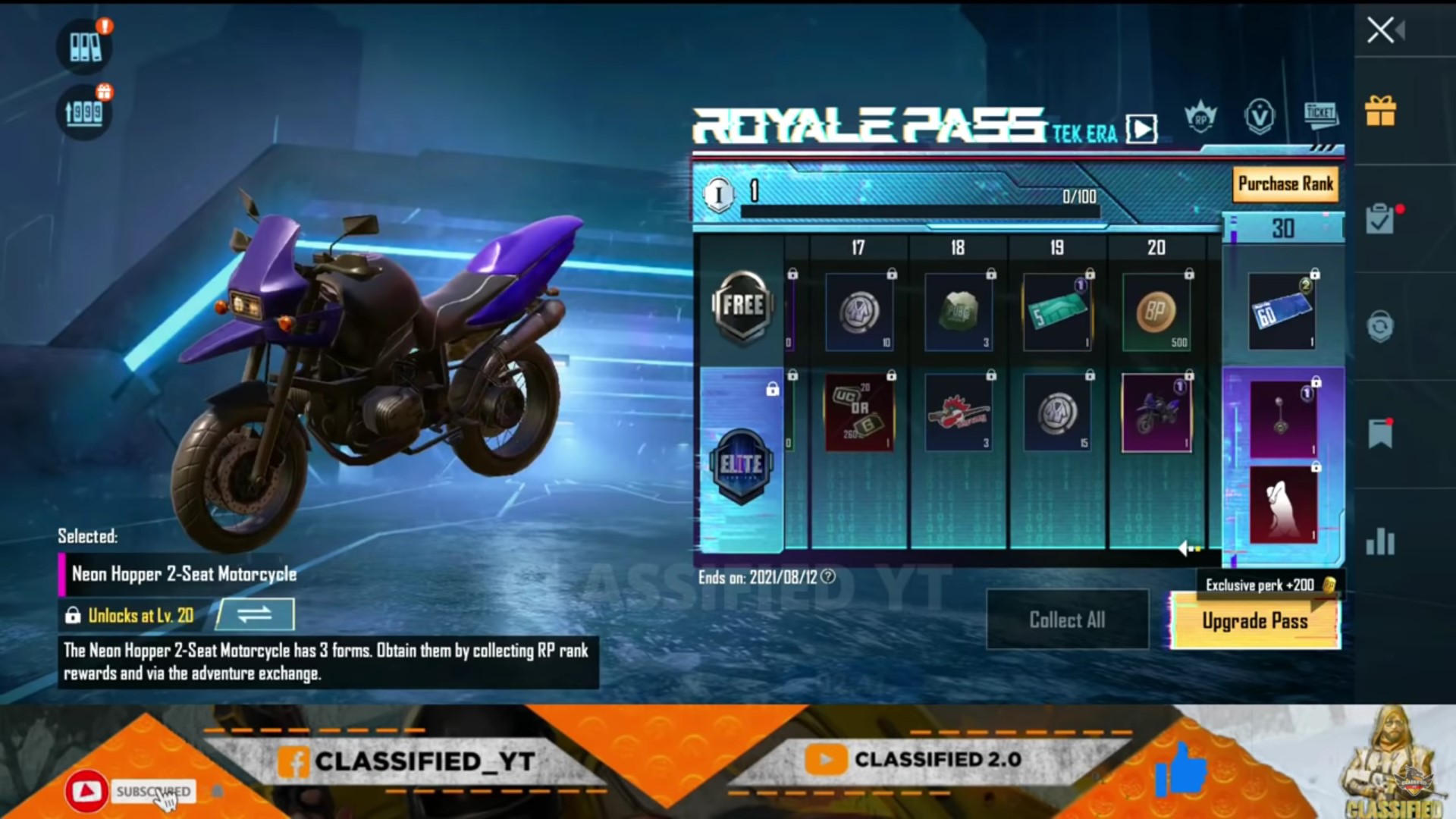Image resolution: width=1456 pixels, height=819 pixels.
Task: Click the YouTube Subscribed button overlay
Action: click(x=152, y=792)
